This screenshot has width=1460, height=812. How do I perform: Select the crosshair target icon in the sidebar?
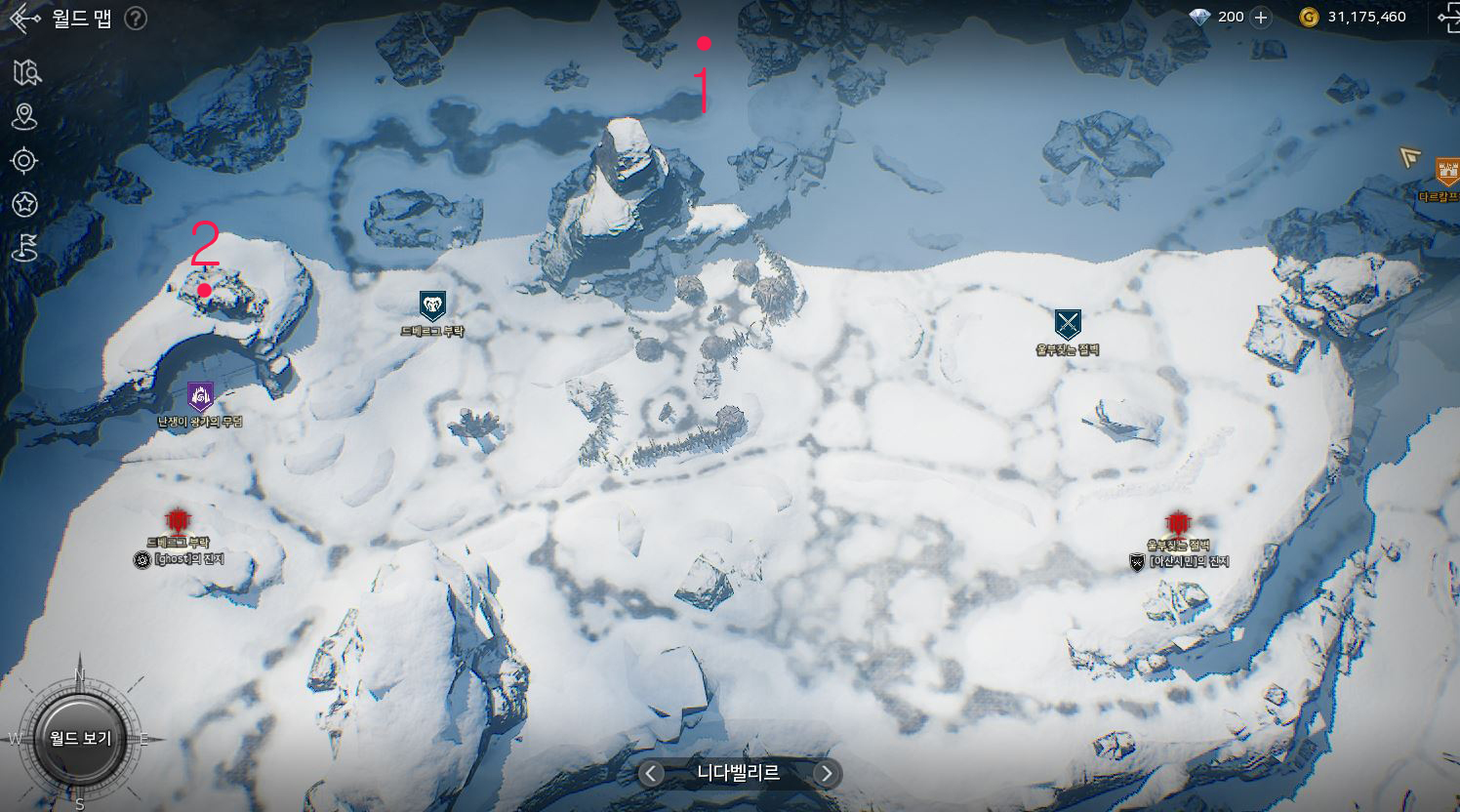[24, 160]
